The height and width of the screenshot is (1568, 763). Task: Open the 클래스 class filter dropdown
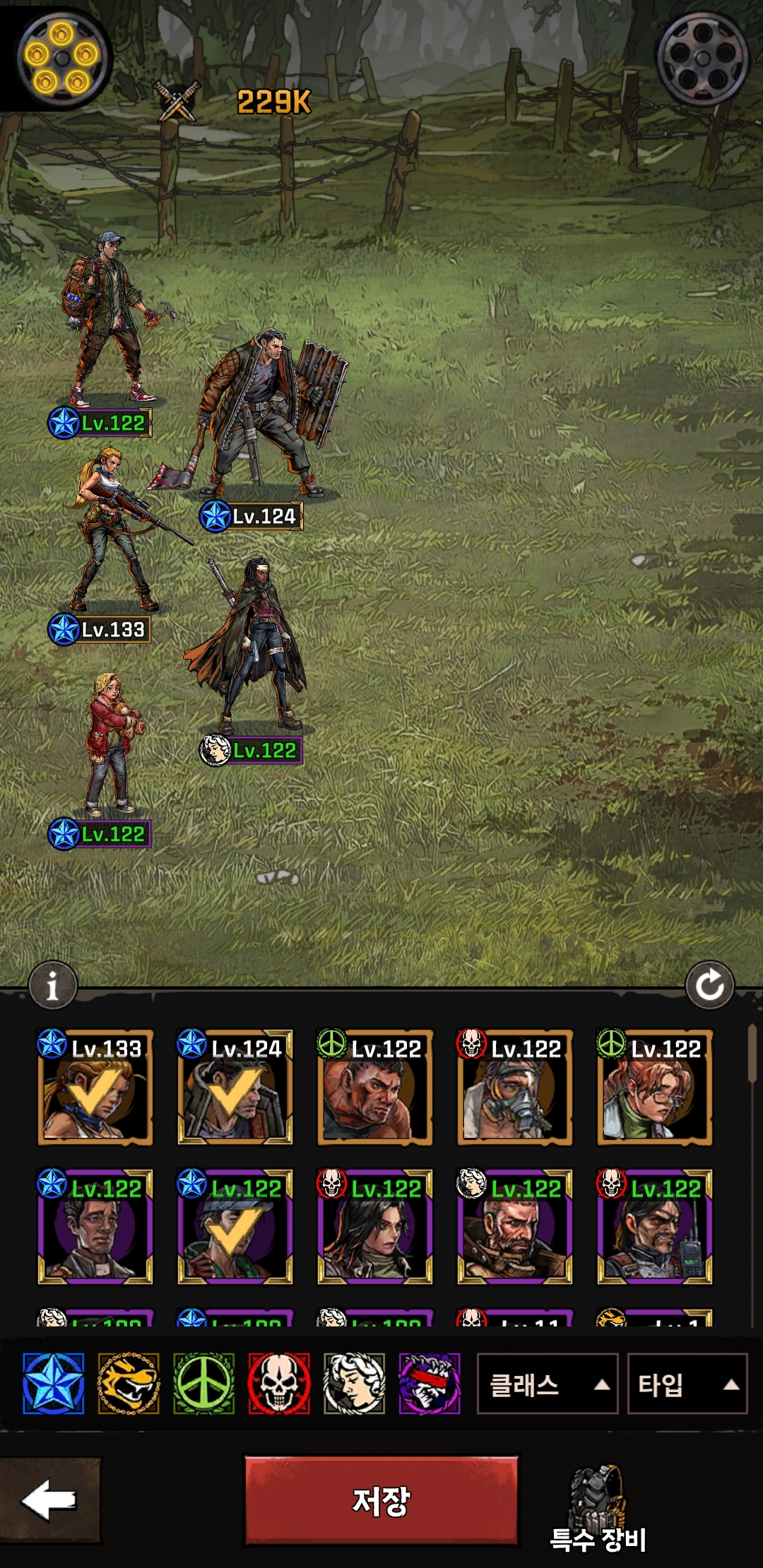click(x=547, y=1384)
